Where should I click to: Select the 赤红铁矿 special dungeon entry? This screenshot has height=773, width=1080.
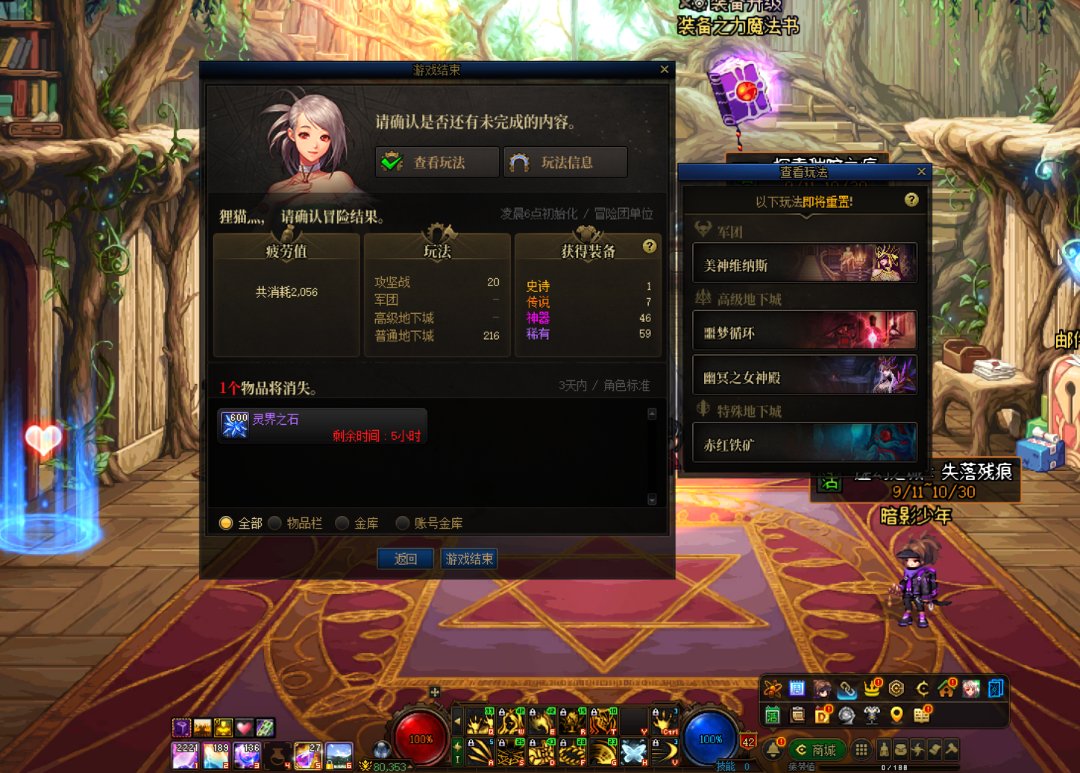pyautogui.click(x=804, y=442)
